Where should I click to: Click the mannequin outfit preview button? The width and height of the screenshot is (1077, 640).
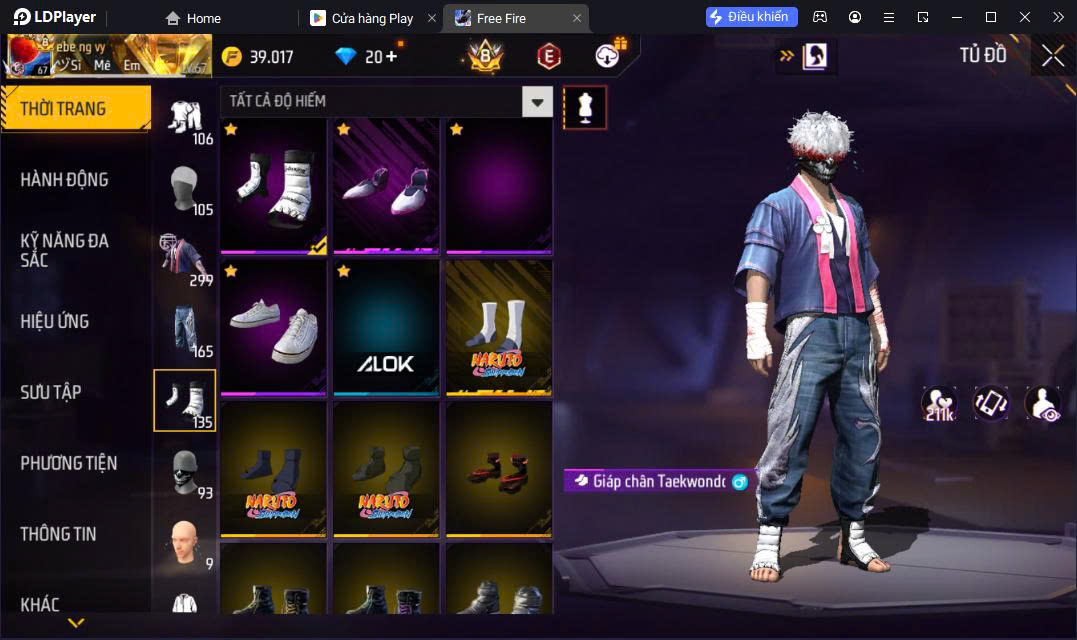tap(585, 107)
